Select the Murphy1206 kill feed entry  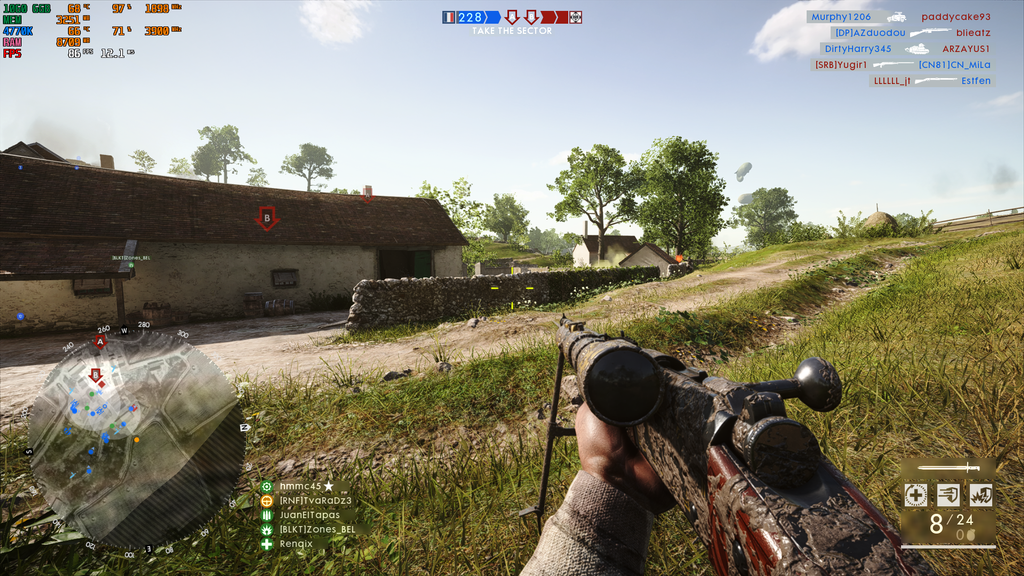840,17
